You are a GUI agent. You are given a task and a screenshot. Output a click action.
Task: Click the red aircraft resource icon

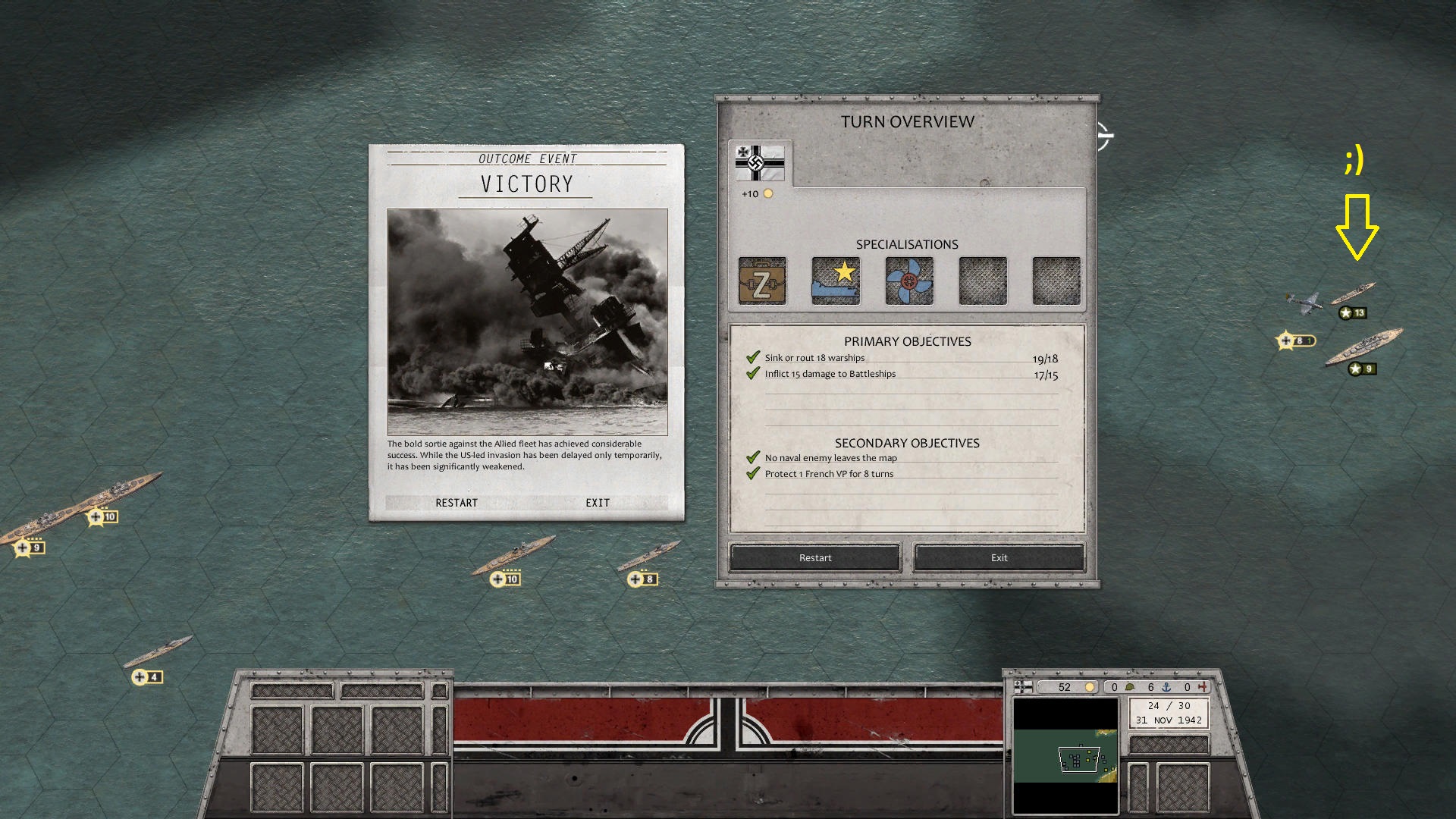(1203, 687)
